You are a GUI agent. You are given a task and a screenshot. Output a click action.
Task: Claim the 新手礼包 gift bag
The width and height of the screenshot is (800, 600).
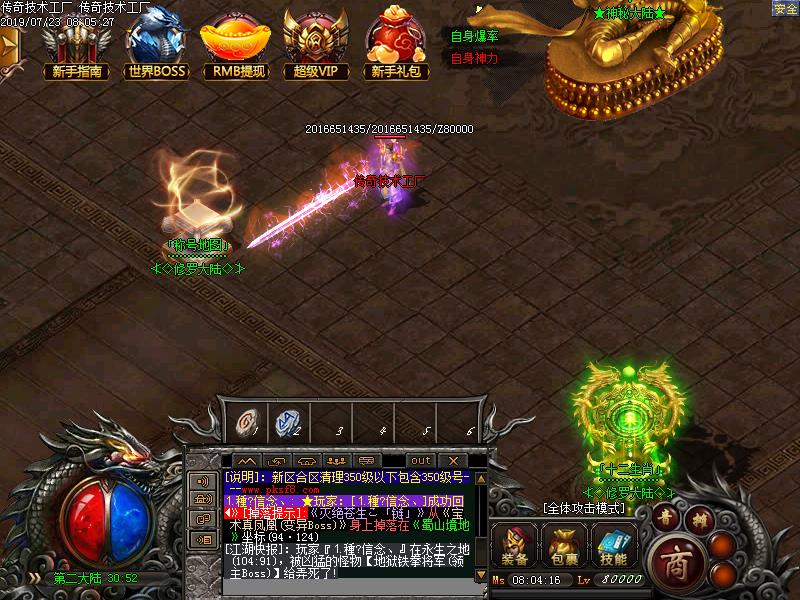click(x=395, y=45)
